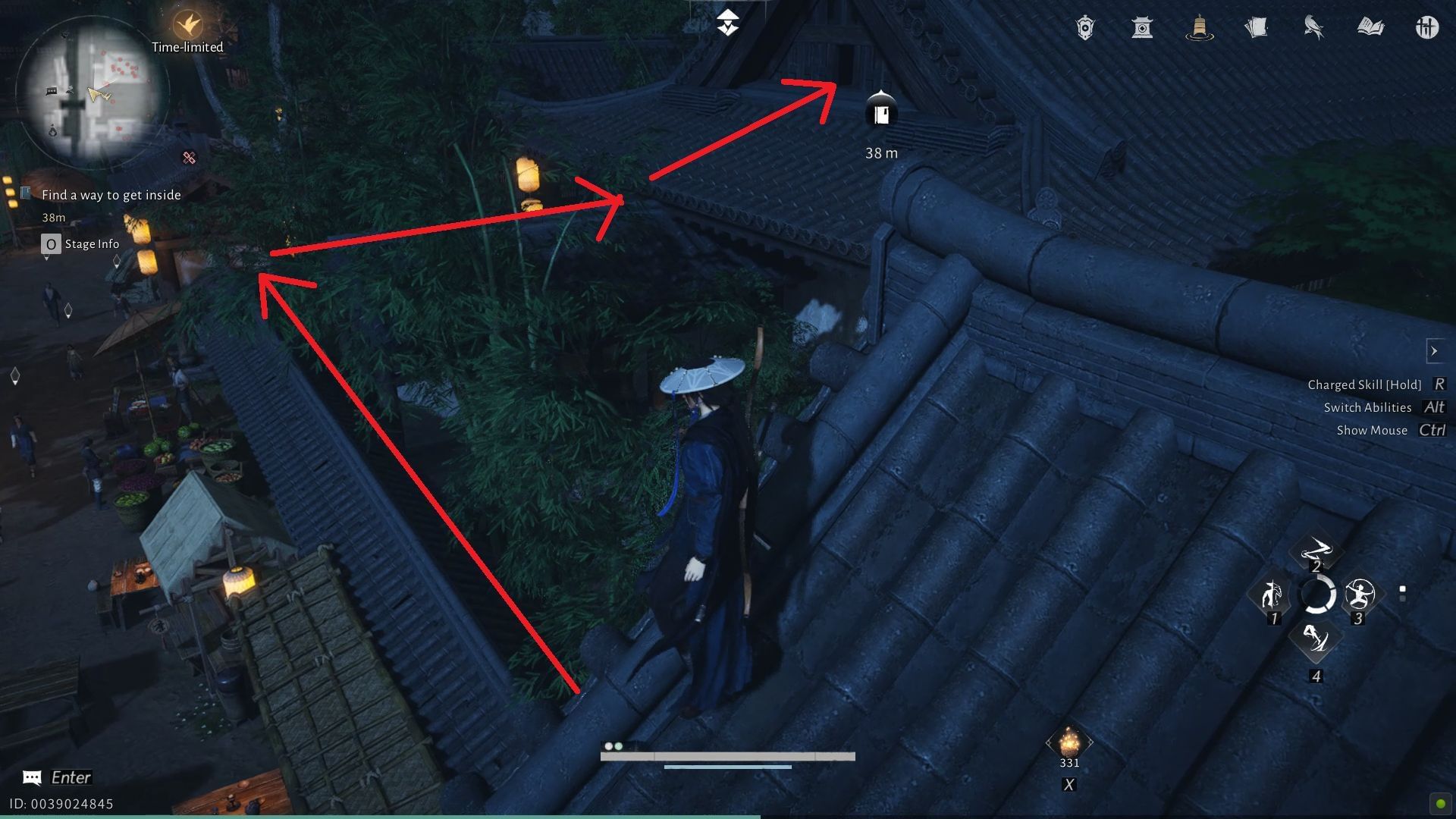Open the shield emblem menu icon
The width and height of the screenshot is (1456, 819).
[x=1084, y=28]
